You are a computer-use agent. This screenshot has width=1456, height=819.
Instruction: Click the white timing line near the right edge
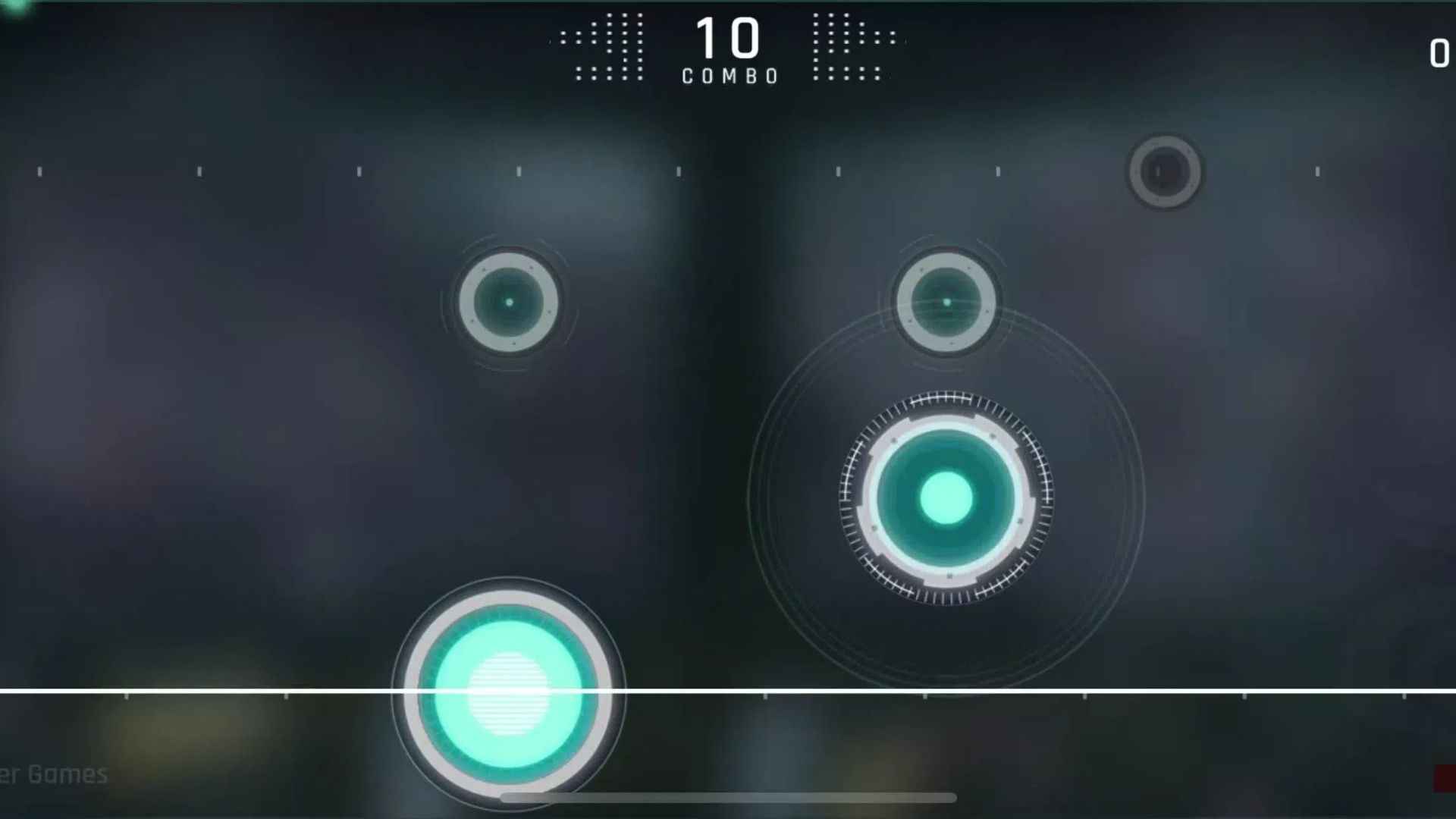pyautogui.click(x=1365, y=692)
